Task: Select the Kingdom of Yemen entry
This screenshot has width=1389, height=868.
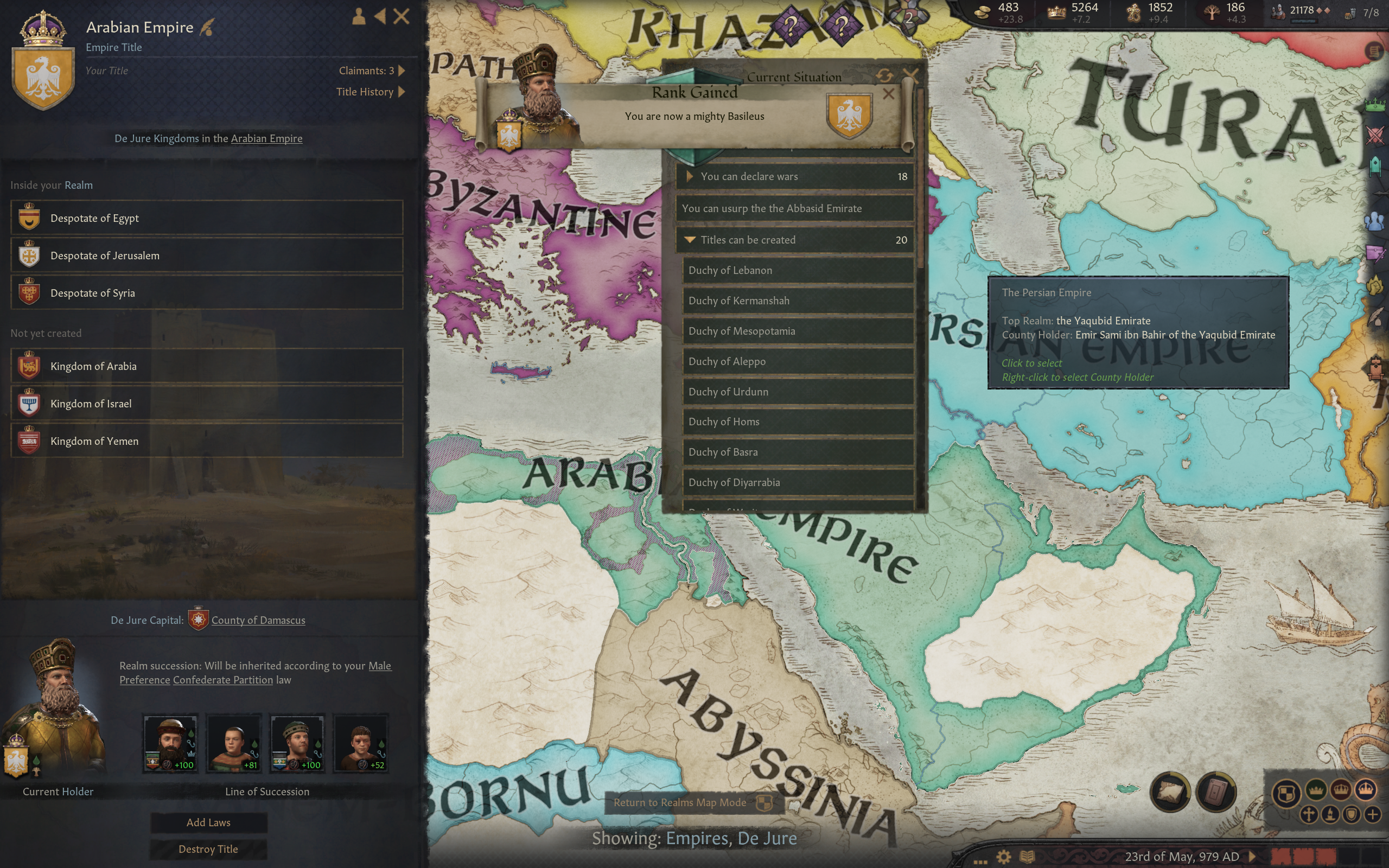Action: 207,441
